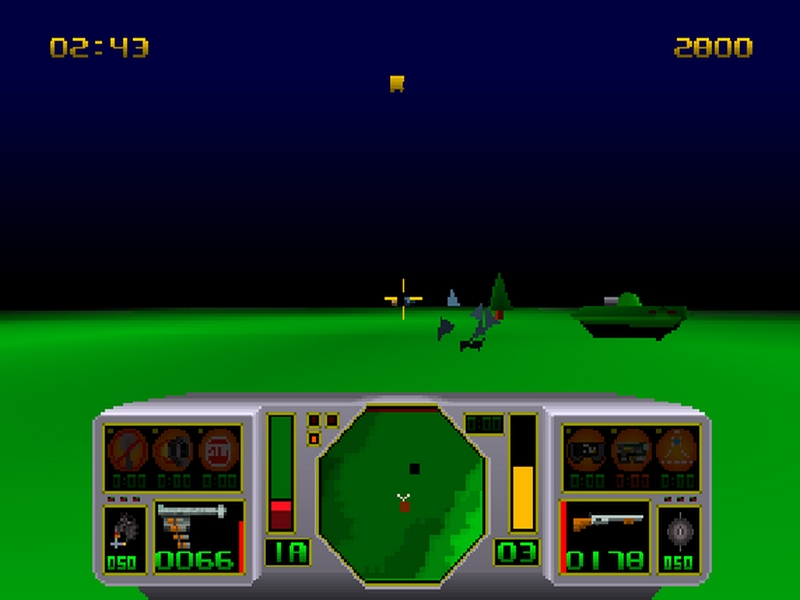Activate the crossed-out wrench power-up icon

(x=128, y=449)
